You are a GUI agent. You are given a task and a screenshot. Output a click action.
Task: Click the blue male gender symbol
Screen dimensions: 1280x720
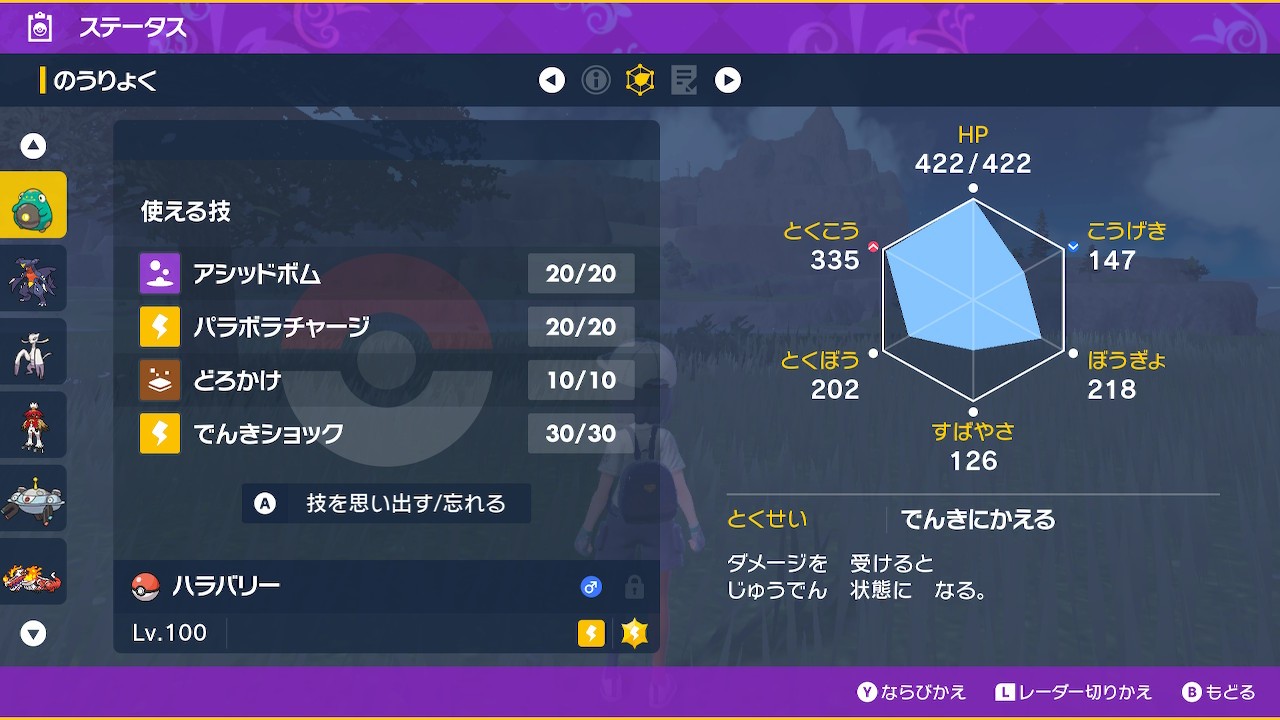point(591,587)
